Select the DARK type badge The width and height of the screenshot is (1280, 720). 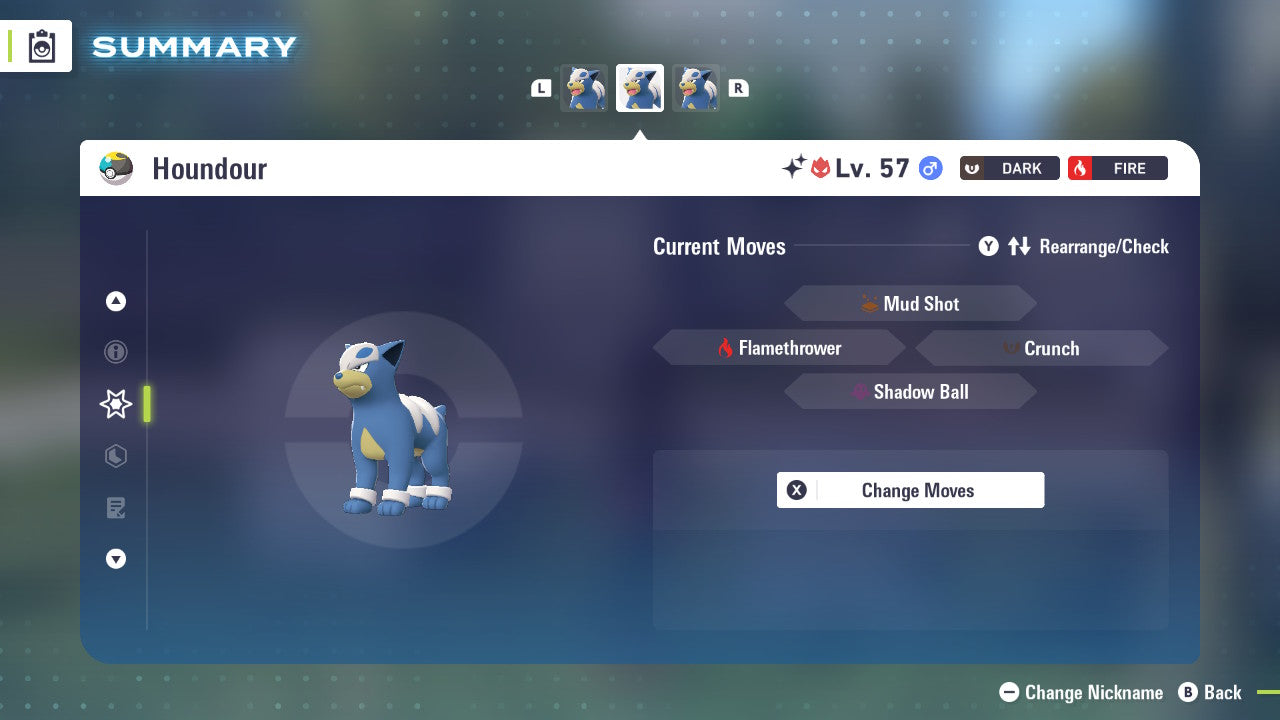[x=1009, y=168]
